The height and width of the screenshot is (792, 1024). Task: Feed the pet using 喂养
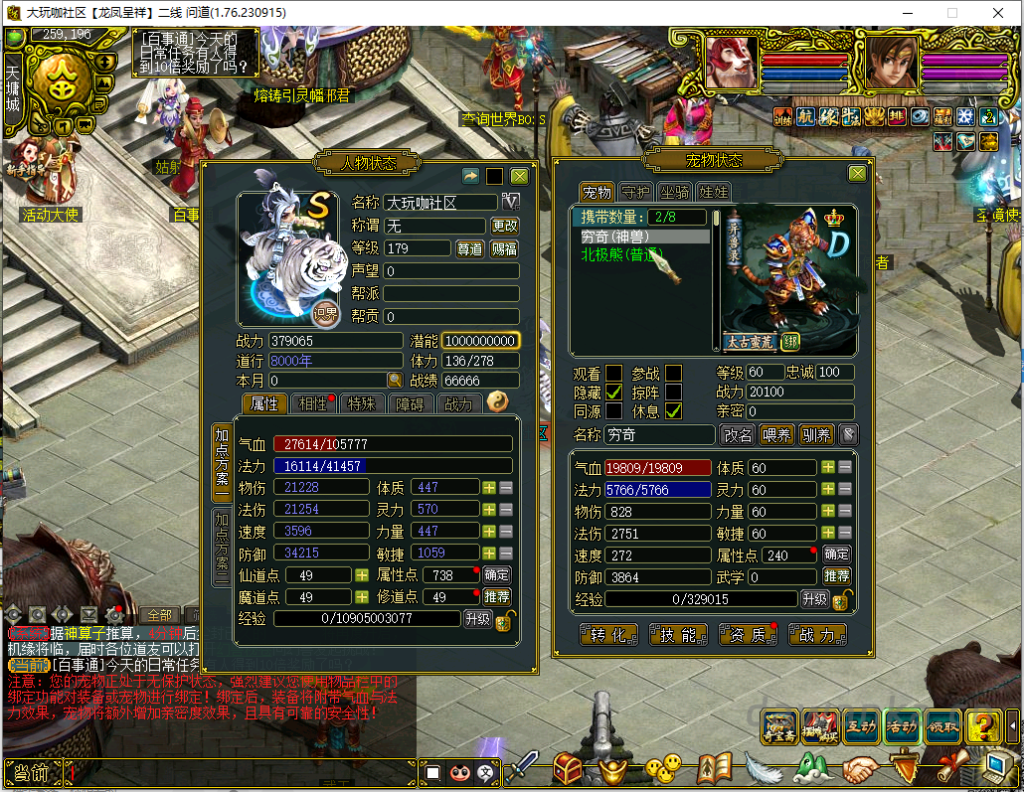(x=776, y=435)
